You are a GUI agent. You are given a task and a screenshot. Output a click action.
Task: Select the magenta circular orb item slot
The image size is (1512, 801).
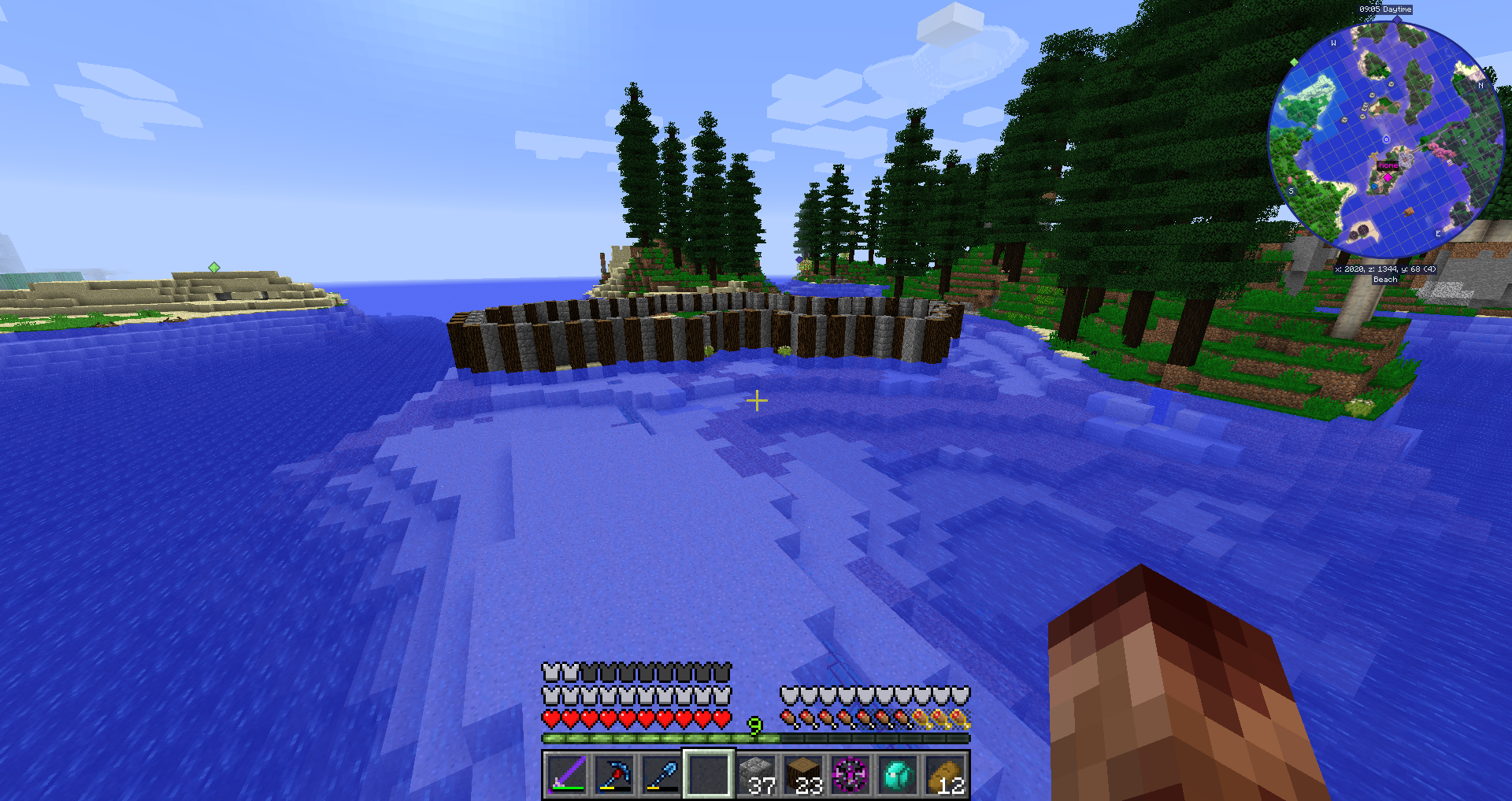tap(851, 775)
